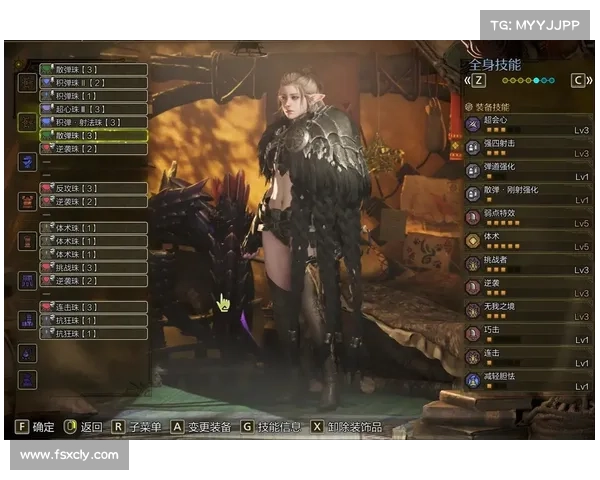Select the 积弹珠II【2】 decoration row
600x480 pixels.
[x=93, y=83]
